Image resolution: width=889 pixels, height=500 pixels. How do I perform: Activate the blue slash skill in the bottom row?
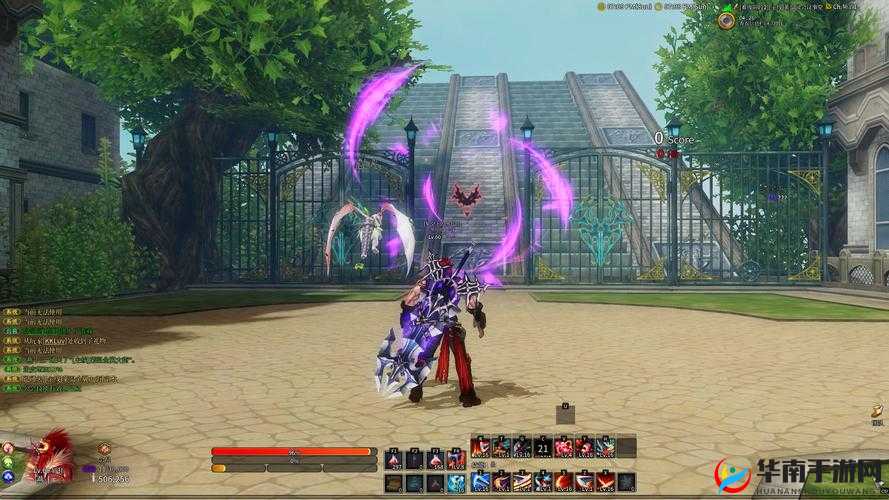[481, 482]
